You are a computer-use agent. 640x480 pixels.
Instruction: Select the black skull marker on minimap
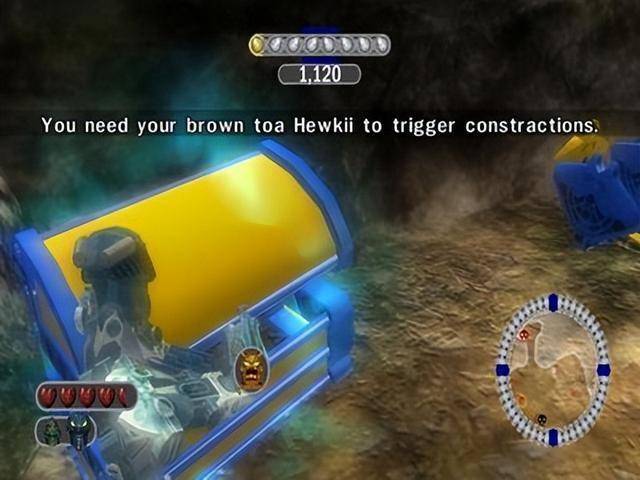[x=542, y=420]
